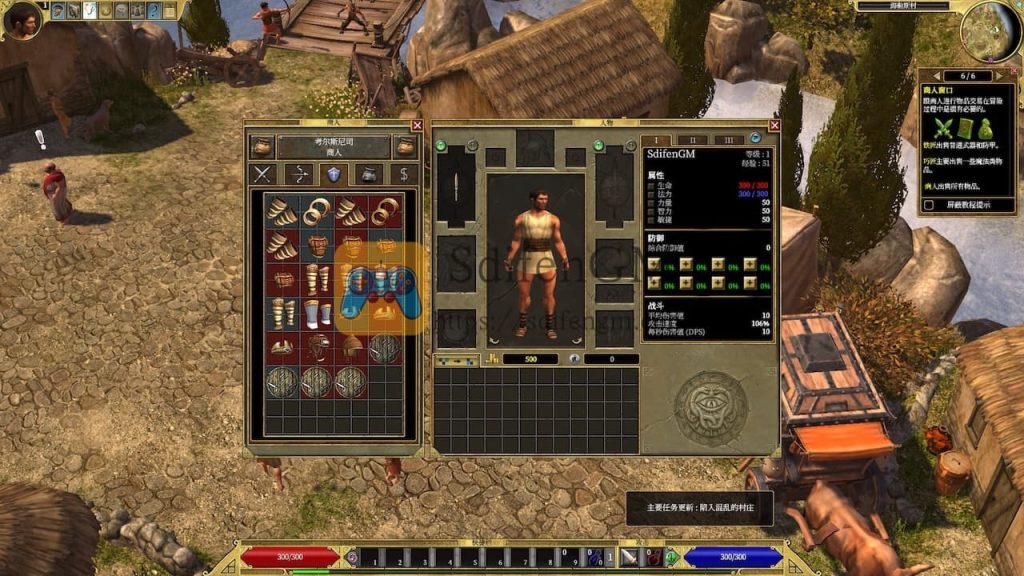Pick the dark round shield beside the helmets
This screenshot has height=576, width=1024.
(383, 347)
